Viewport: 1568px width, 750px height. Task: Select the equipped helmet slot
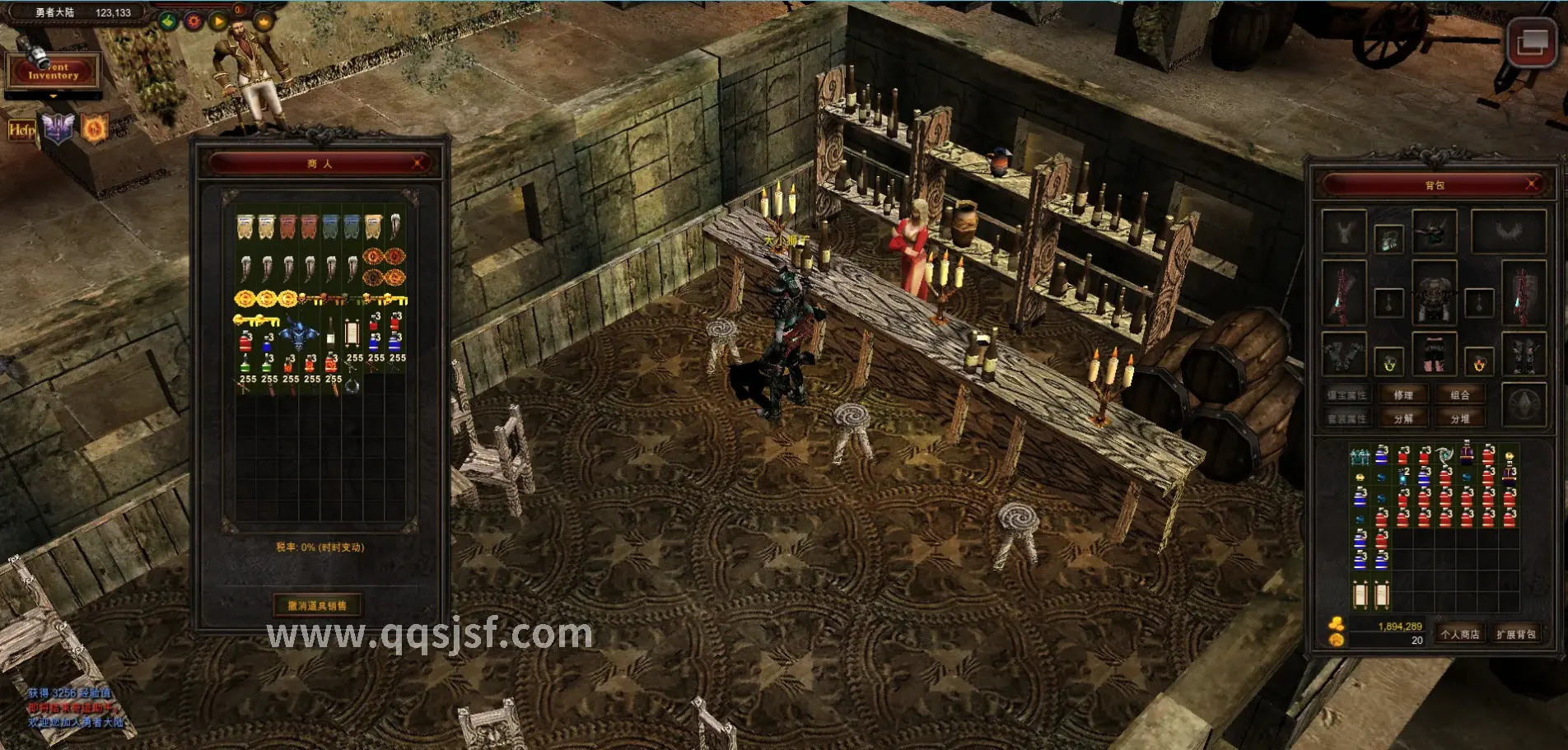tap(1434, 231)
